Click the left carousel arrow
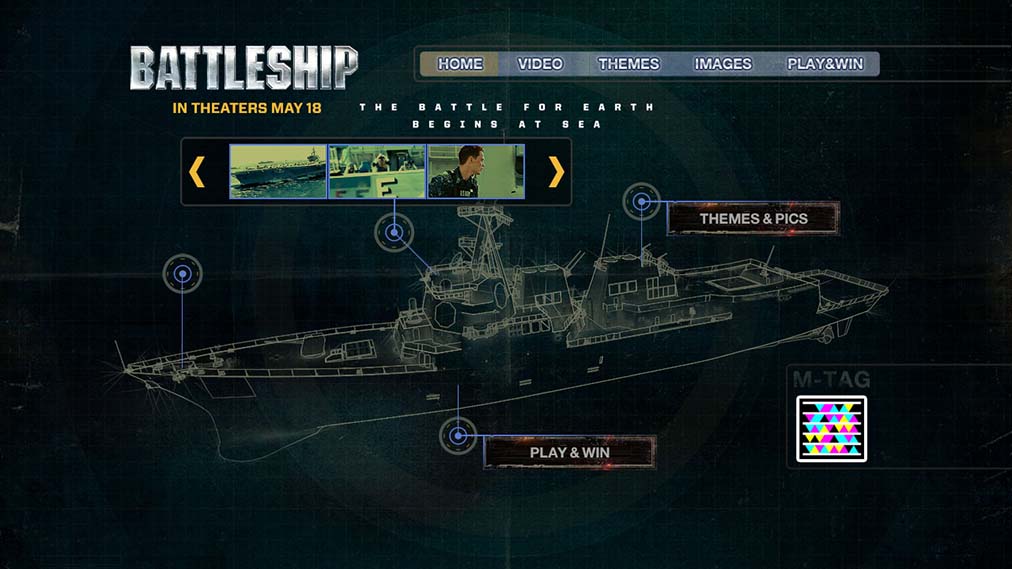Screen dimensions: 1012x569 (x=197, y=172)
